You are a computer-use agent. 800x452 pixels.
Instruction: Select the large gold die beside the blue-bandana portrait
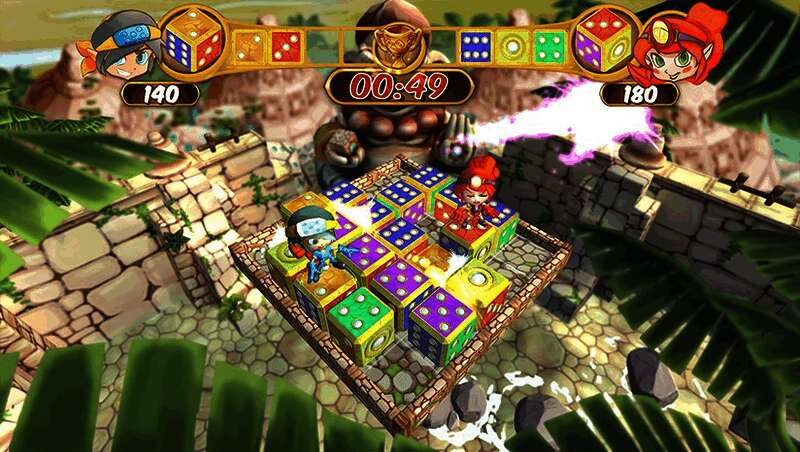click(193, 40)
